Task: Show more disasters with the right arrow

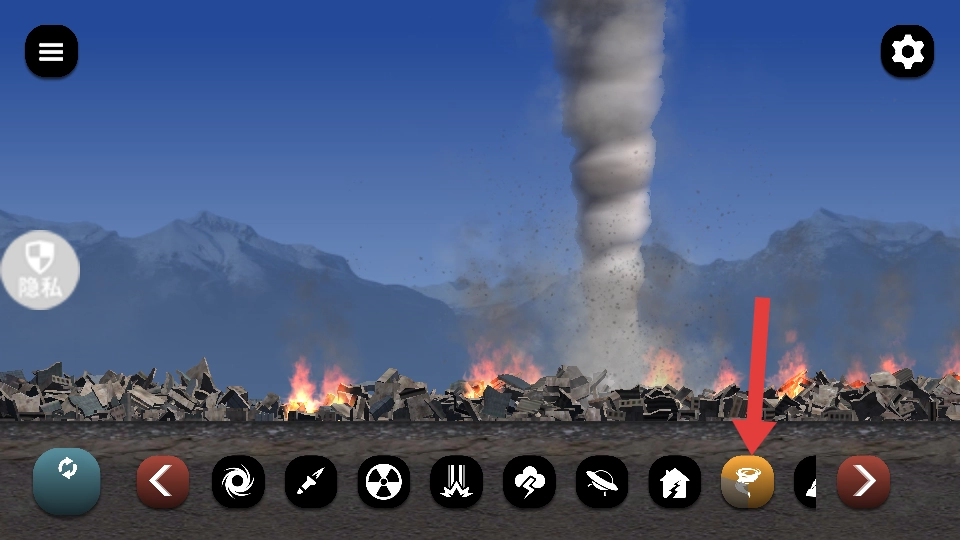Action: (863, 482)
